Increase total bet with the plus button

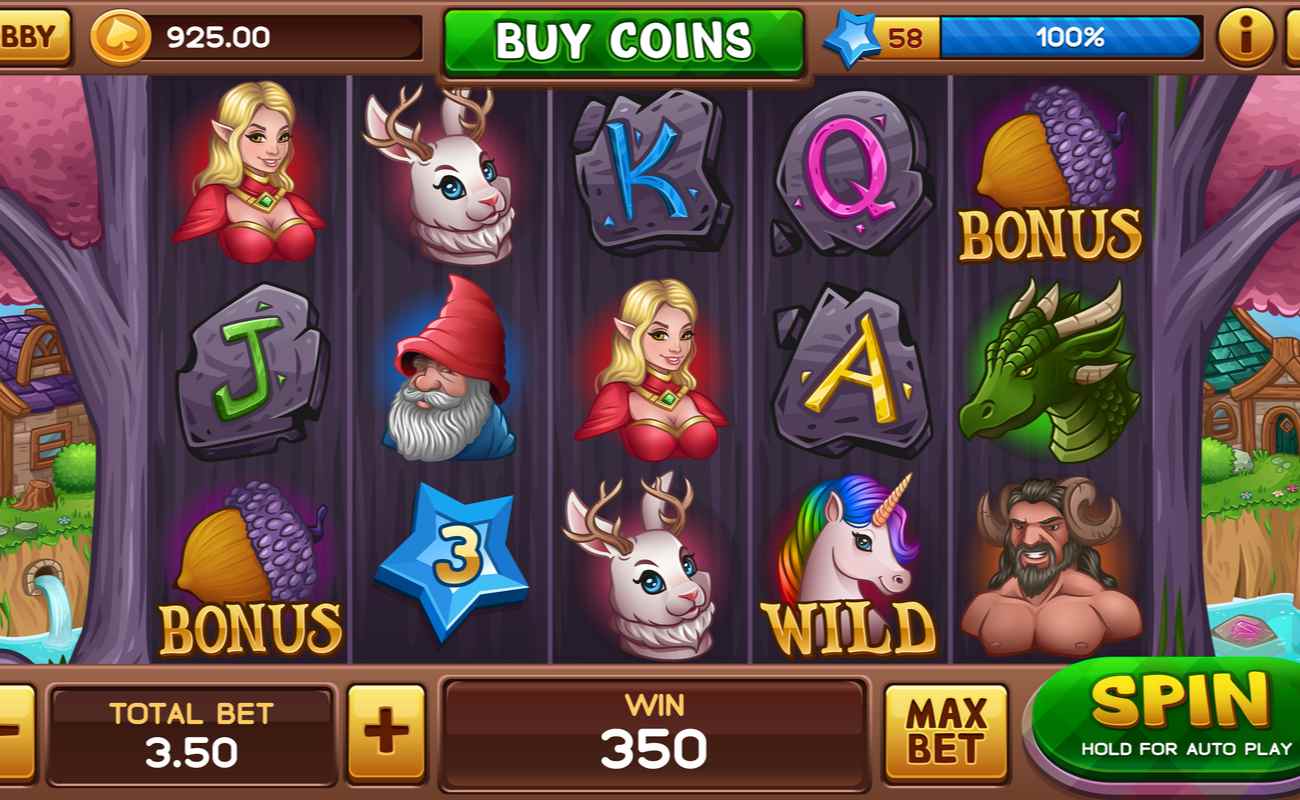coord(386,732)
